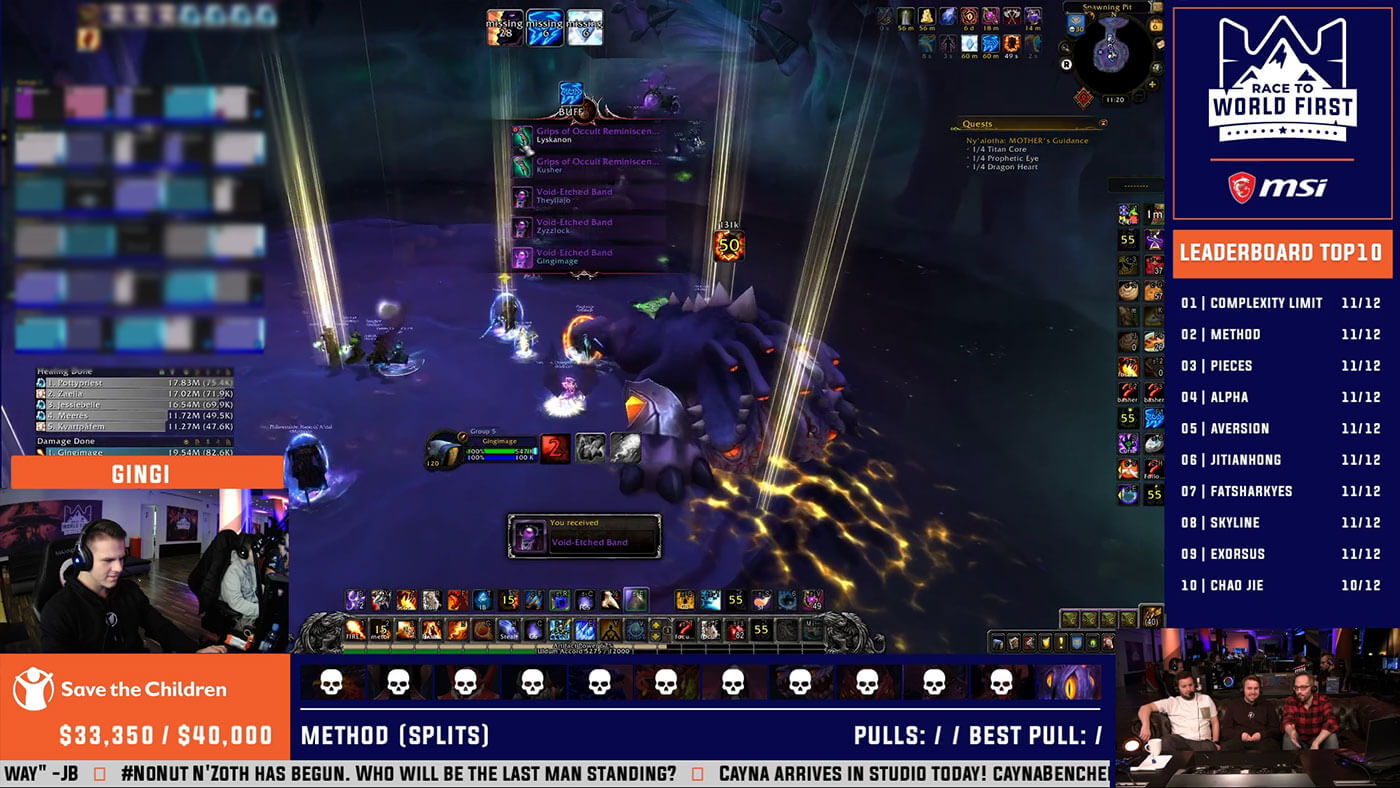Activate the Stealth action bar ability
Screen dimensions: 1400x788
[x=509, y=630]
